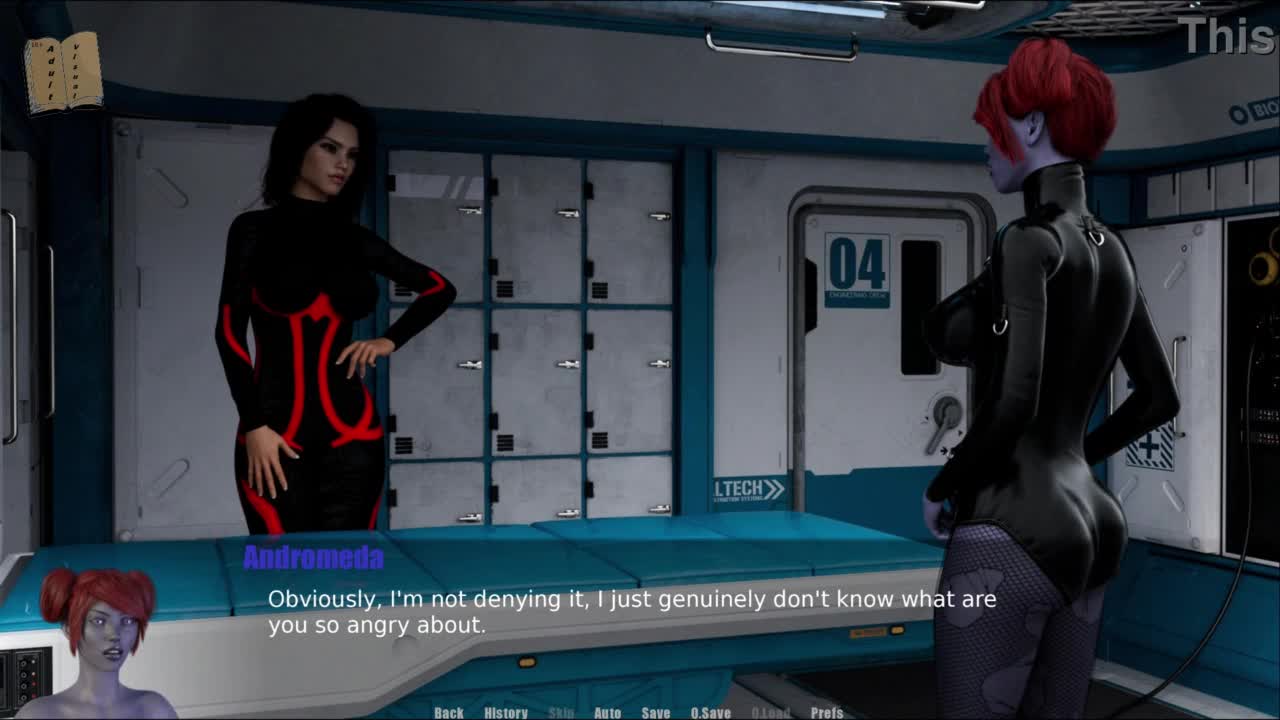Open the Prefs preferences screen
The height and width of the screenshot is (720, 1280).
827,712
